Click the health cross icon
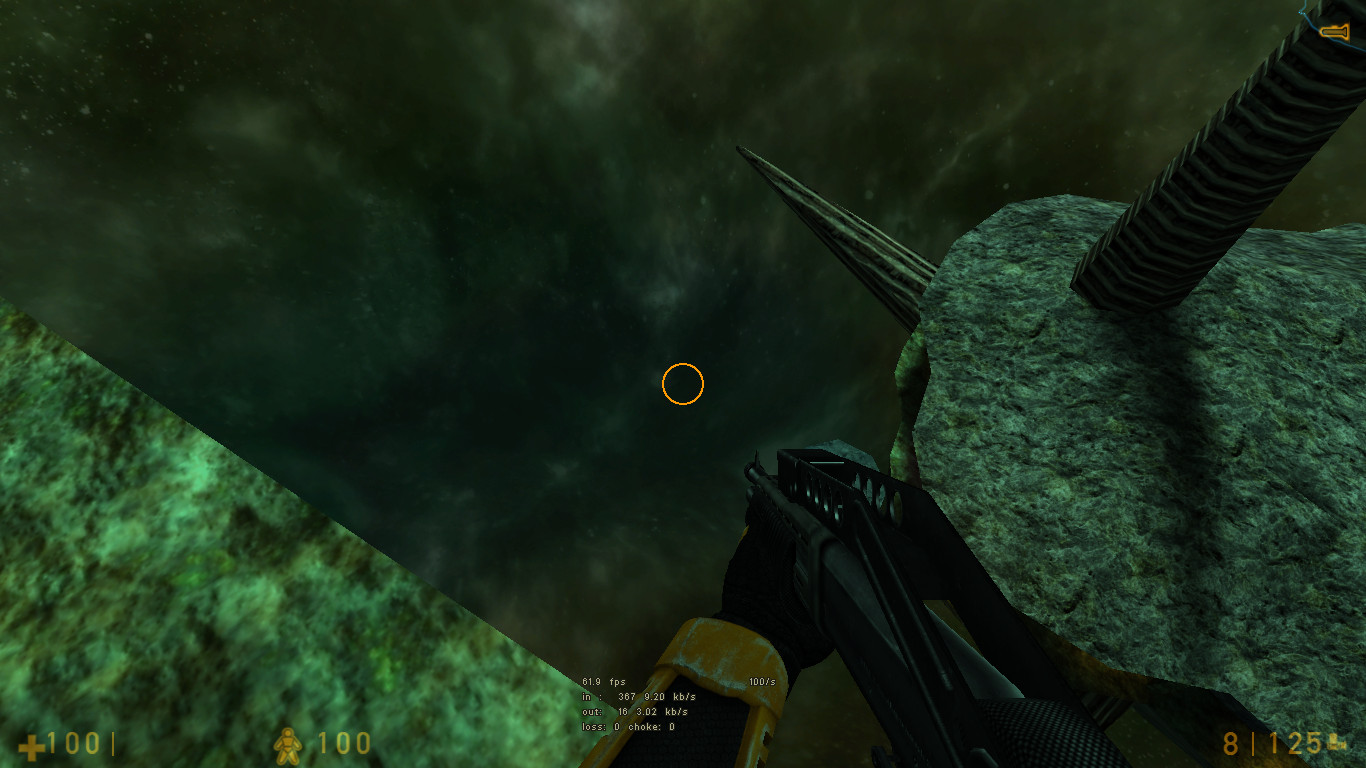The height and width of the screenshot is (768, 1366). pos(30,745)
